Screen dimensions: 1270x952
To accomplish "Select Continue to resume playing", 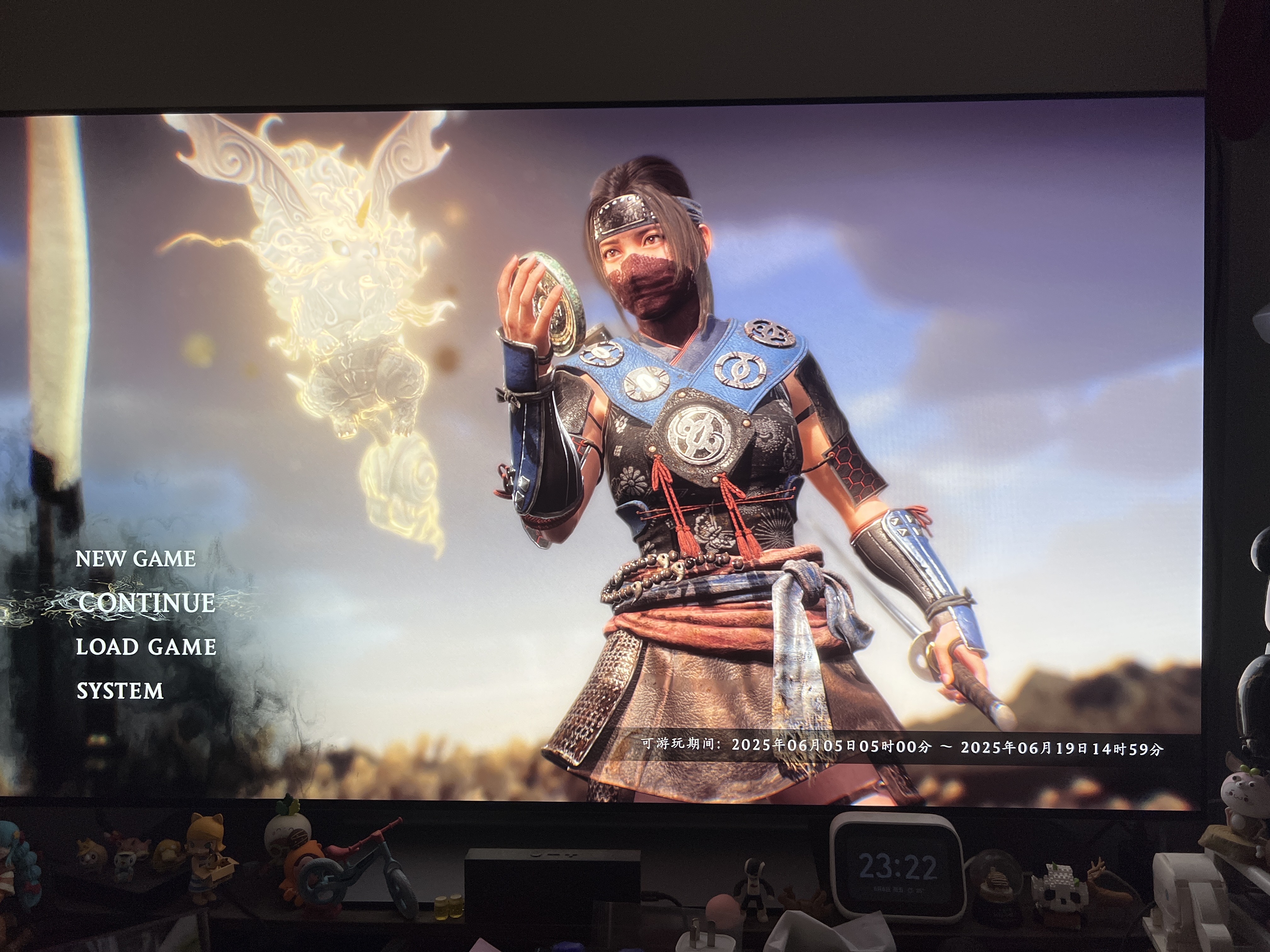I will pyautogui.click(x=146, y=603).
